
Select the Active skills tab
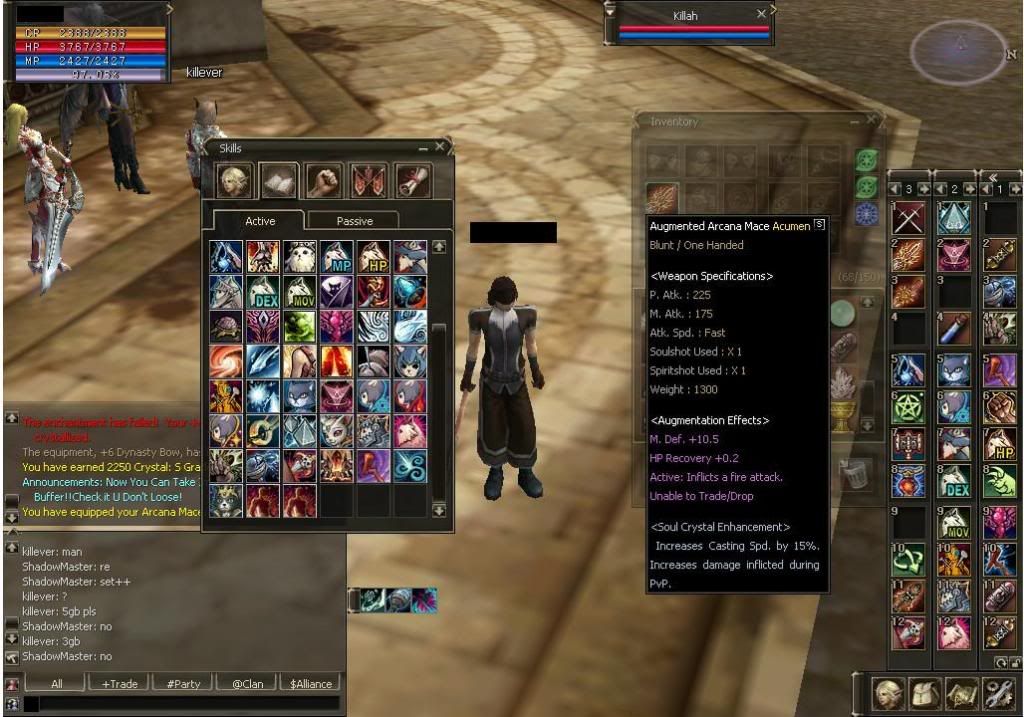click(260, 221)
